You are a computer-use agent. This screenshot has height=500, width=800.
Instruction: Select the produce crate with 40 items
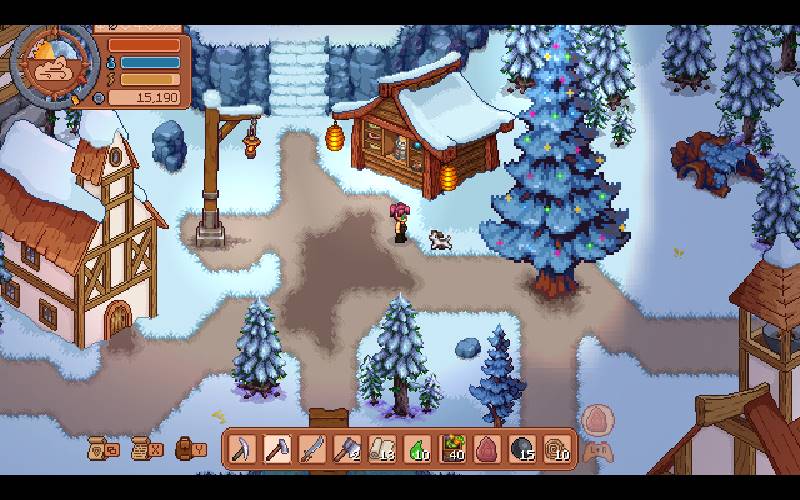coord(454,449)
